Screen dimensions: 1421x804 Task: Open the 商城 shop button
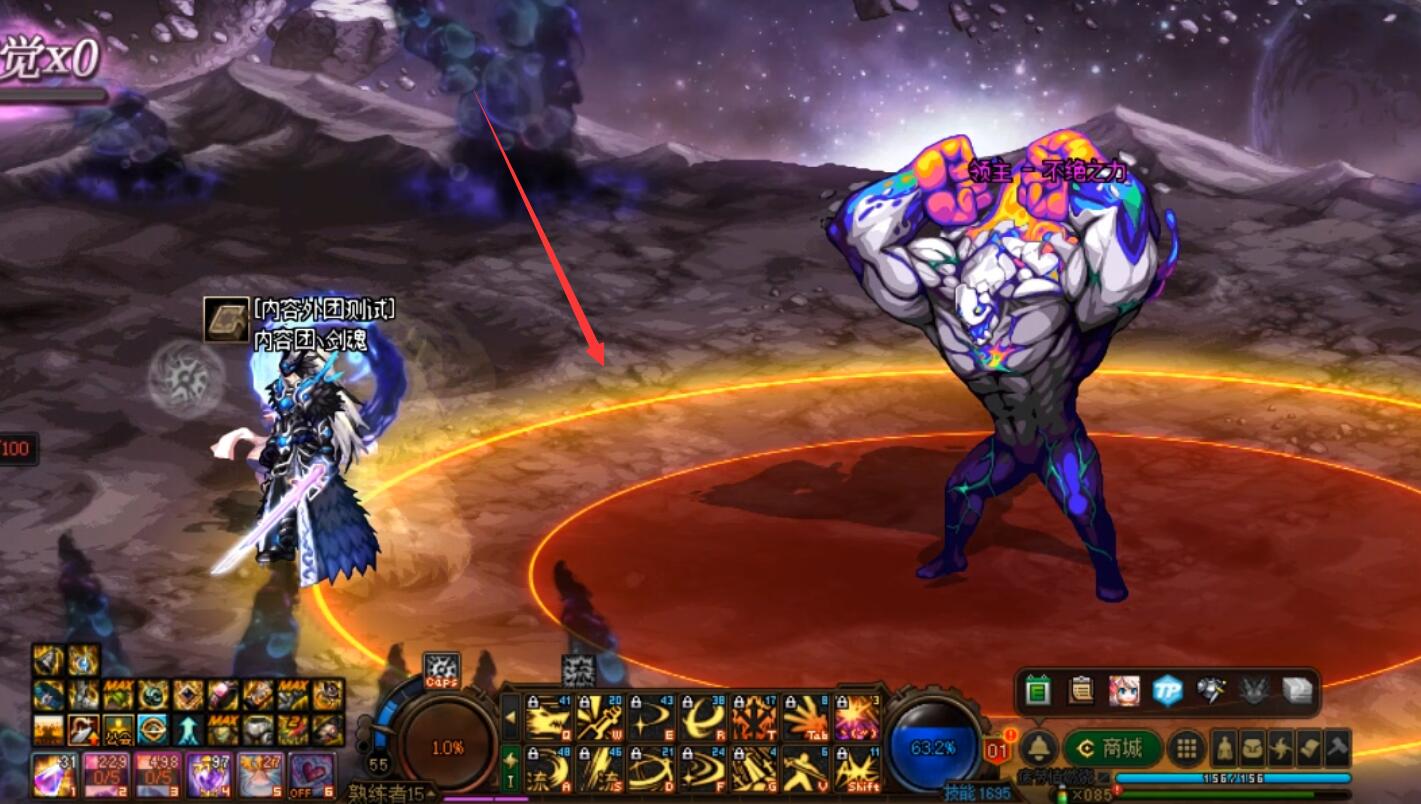click(x=1113, y=748)
